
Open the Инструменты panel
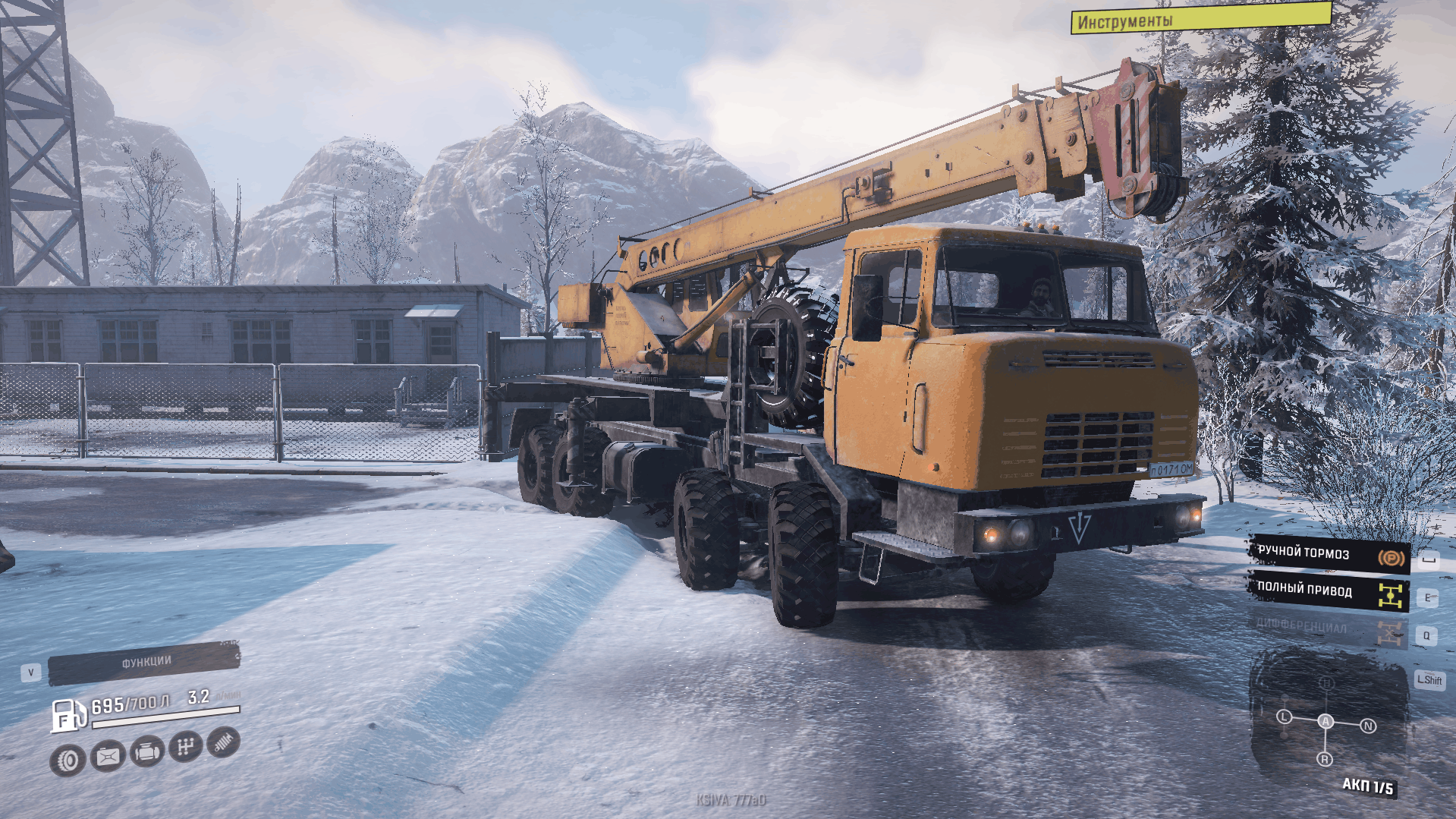(x=1200, y=18)
